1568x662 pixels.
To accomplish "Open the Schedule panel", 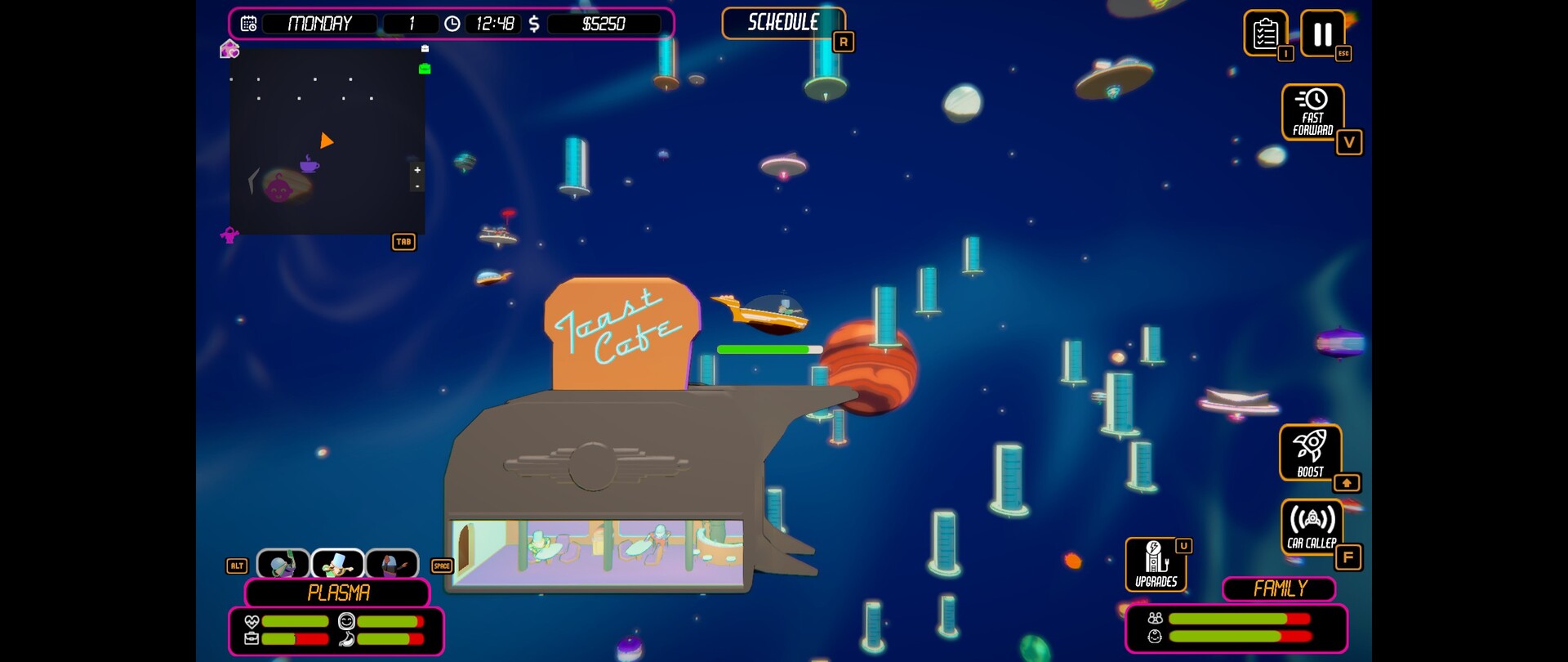I will click(782, 23).
